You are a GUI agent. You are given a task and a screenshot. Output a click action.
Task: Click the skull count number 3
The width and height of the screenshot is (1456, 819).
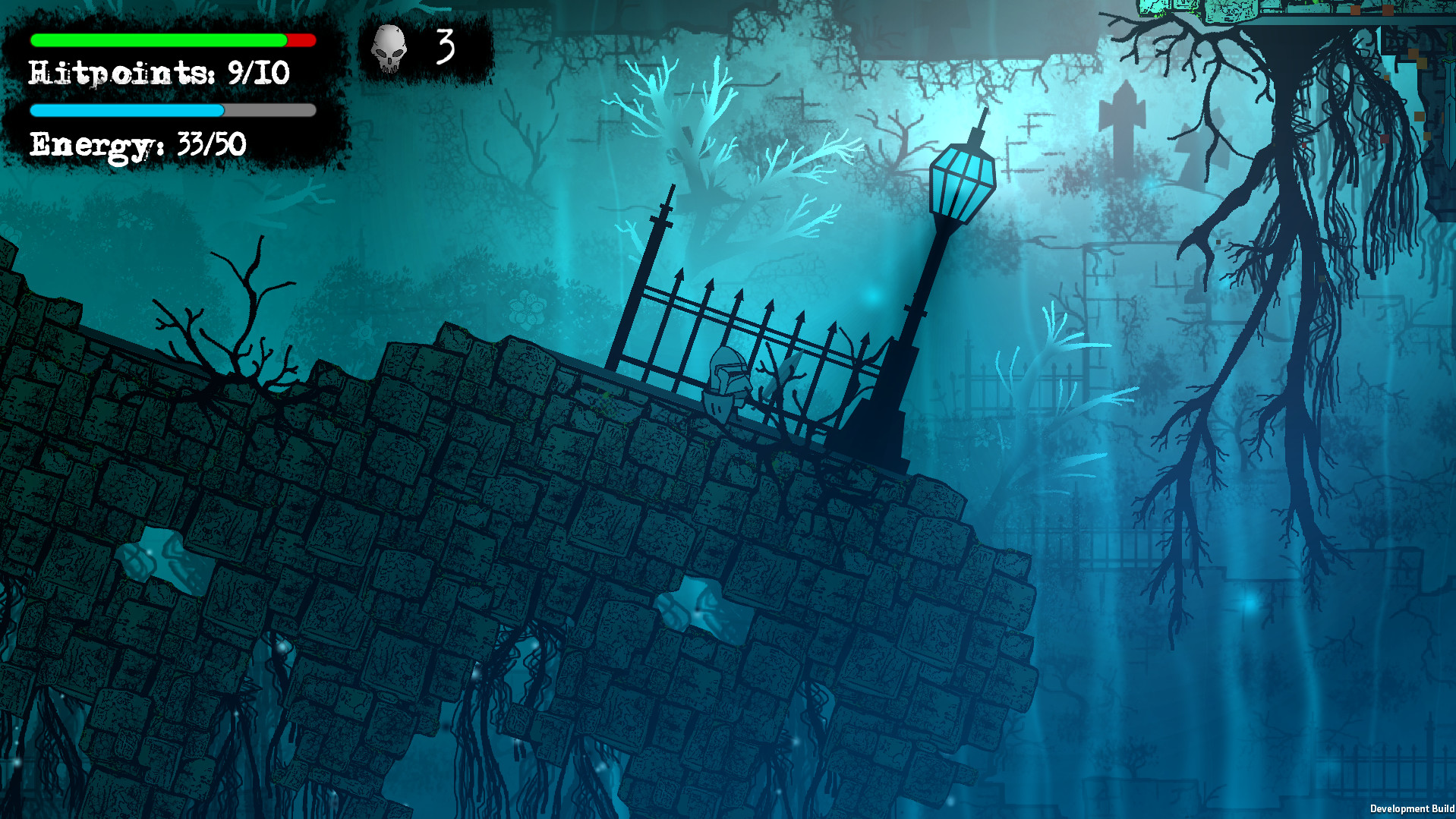[x=445, y=46]
